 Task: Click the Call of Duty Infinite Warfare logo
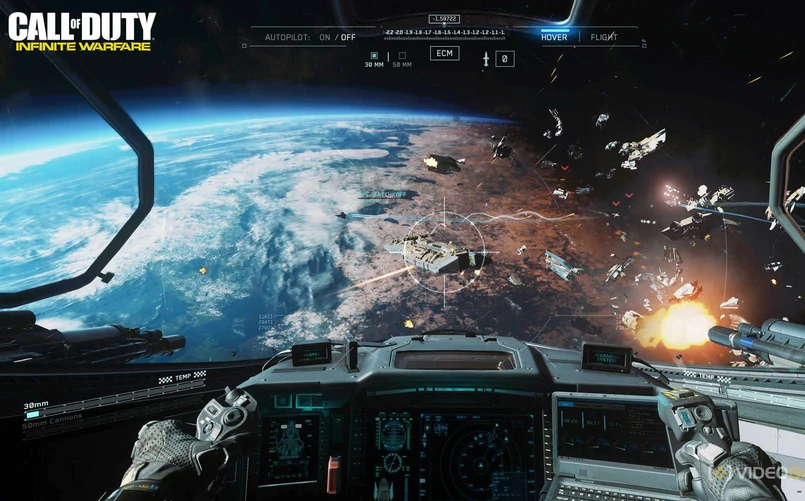(82, 31)
